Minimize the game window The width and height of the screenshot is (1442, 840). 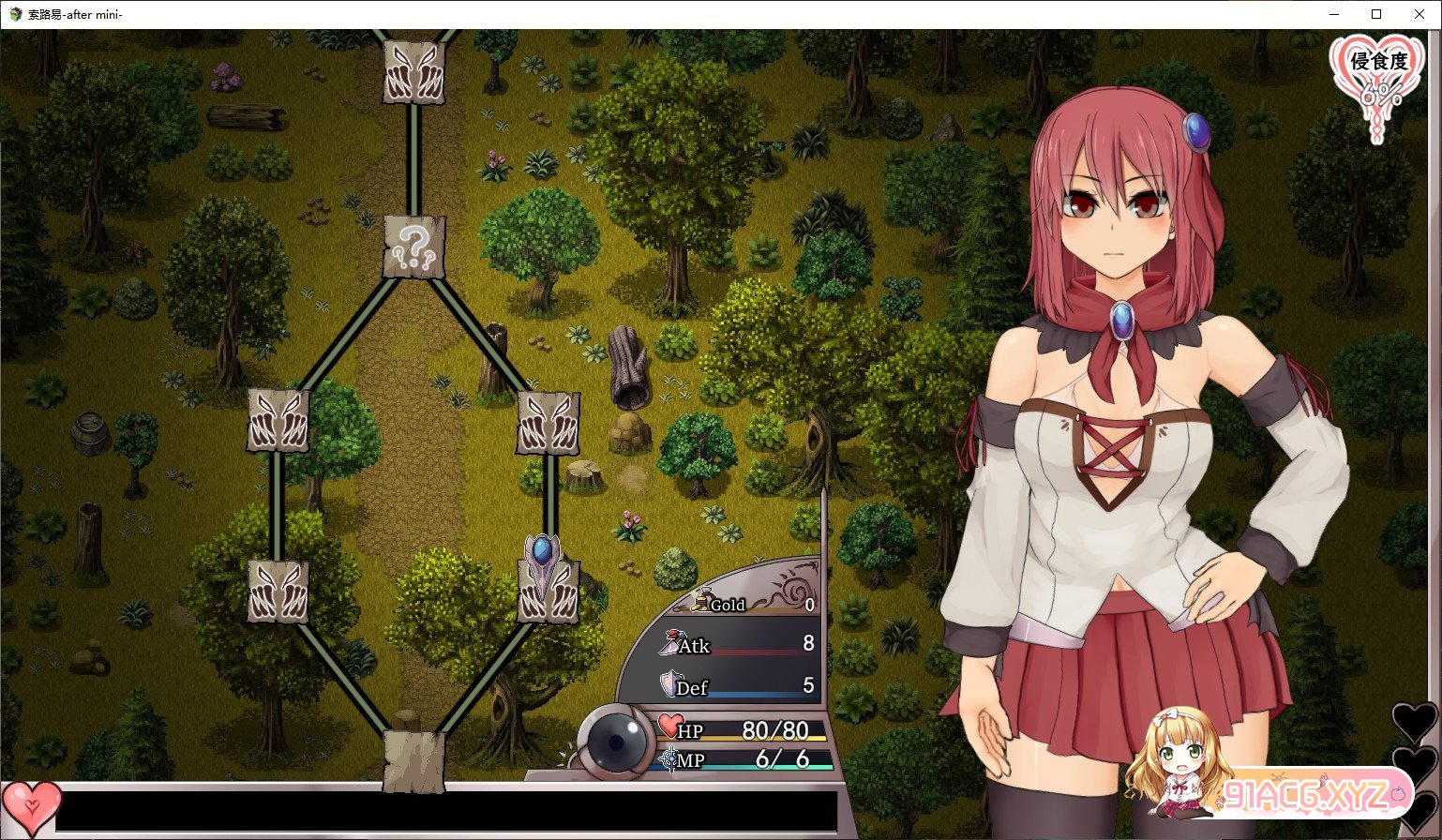(1333, 14)
